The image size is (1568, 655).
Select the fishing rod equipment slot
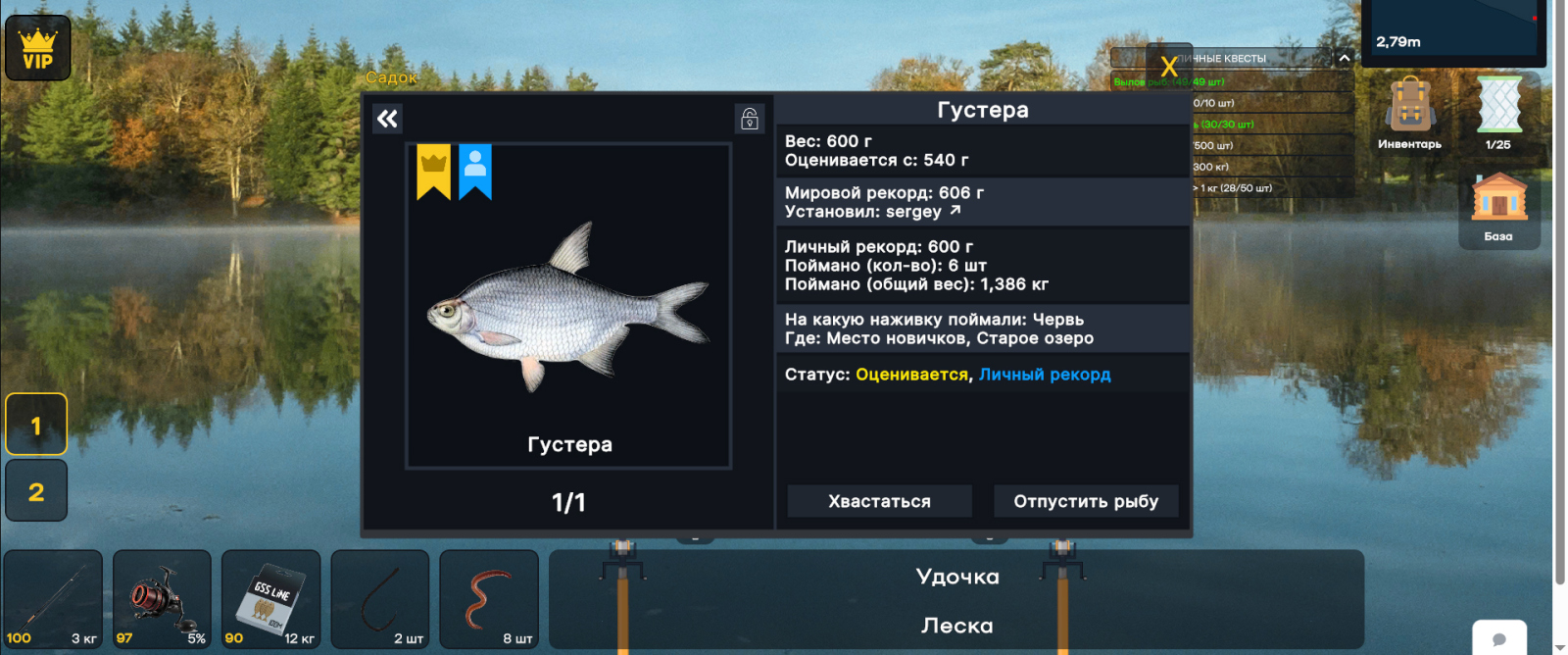(53, 599)
